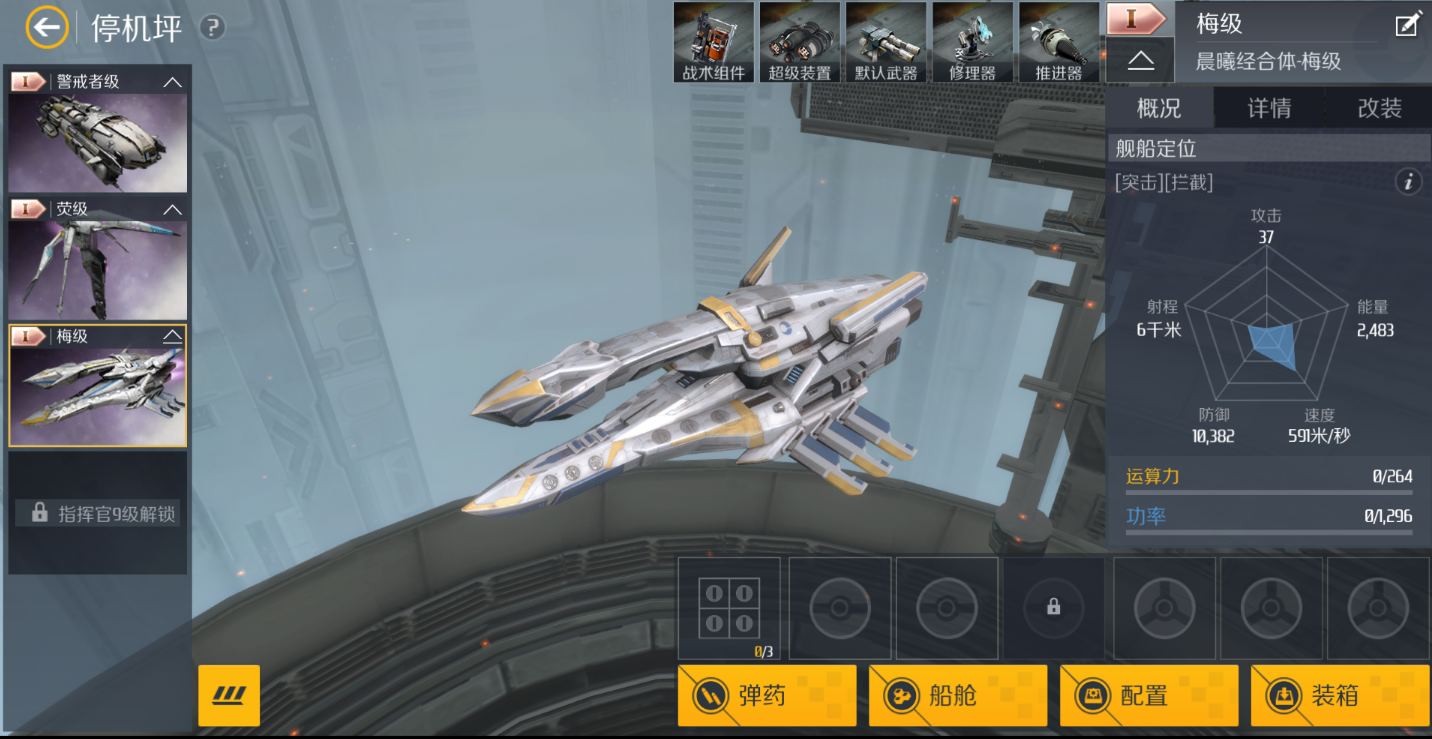Click the 装箱 packing button

pos(1339,695)
